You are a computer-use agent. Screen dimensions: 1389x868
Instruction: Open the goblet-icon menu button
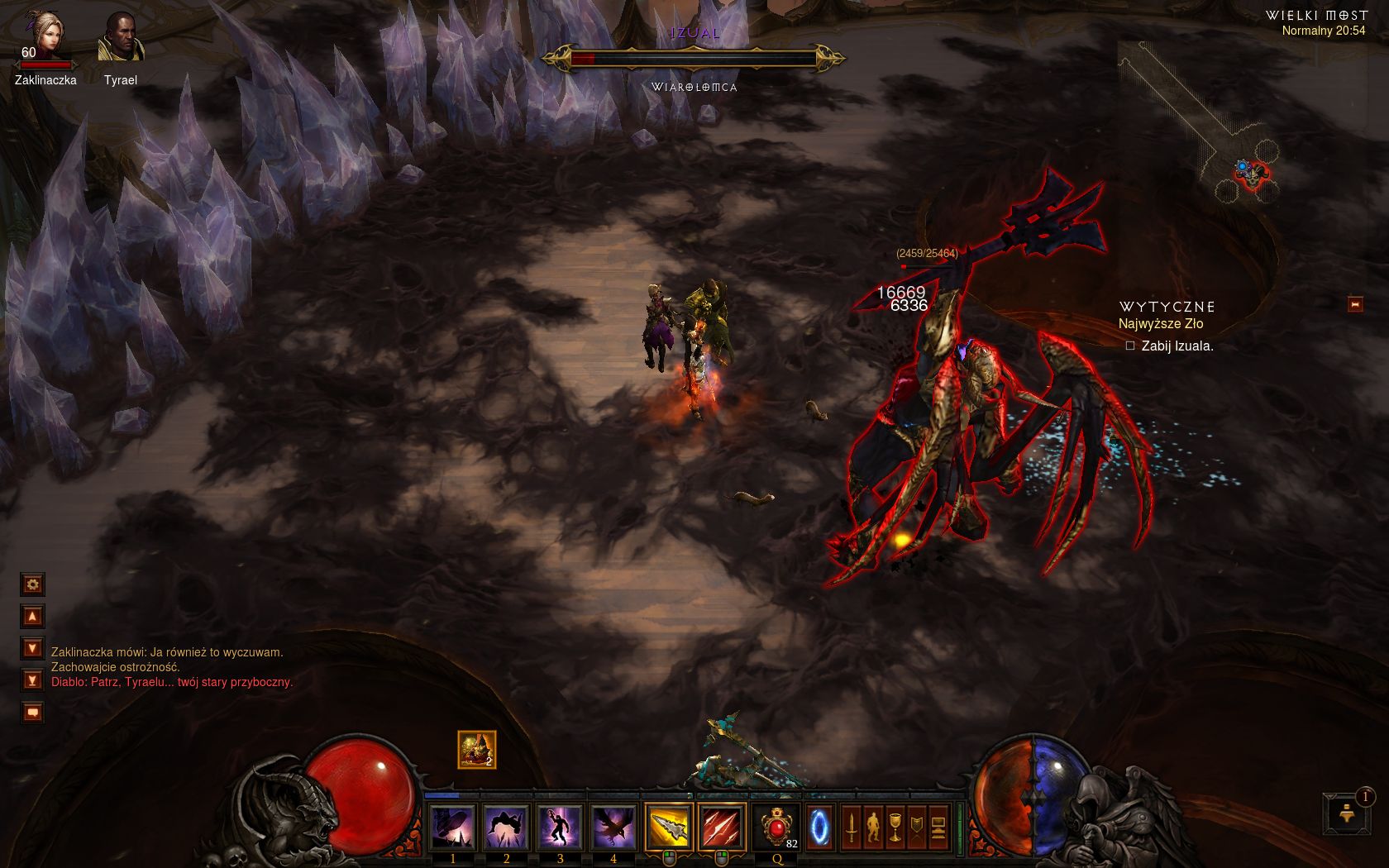point(895,827)
